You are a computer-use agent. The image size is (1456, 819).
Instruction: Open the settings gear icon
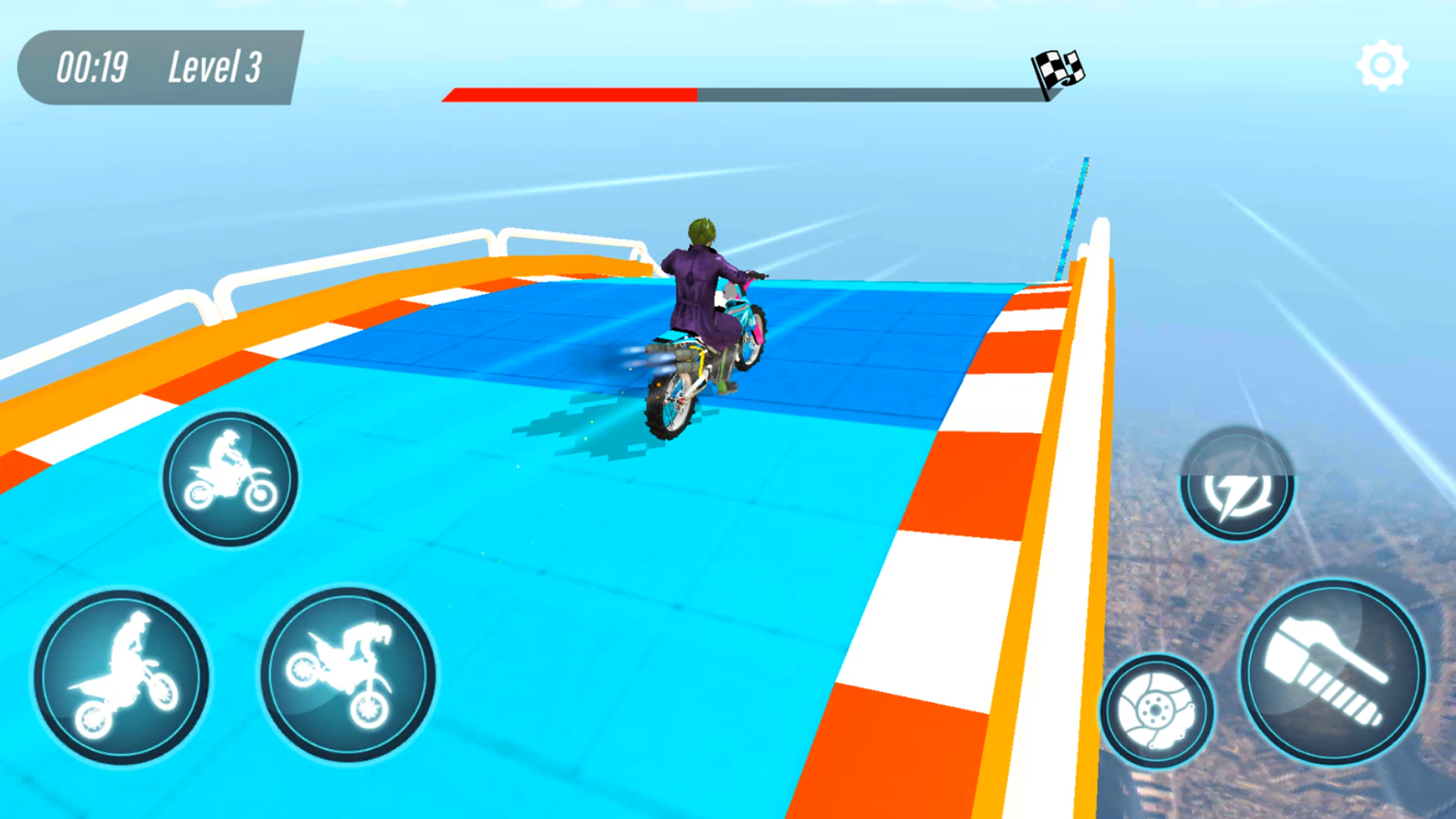pos(1382,64)
